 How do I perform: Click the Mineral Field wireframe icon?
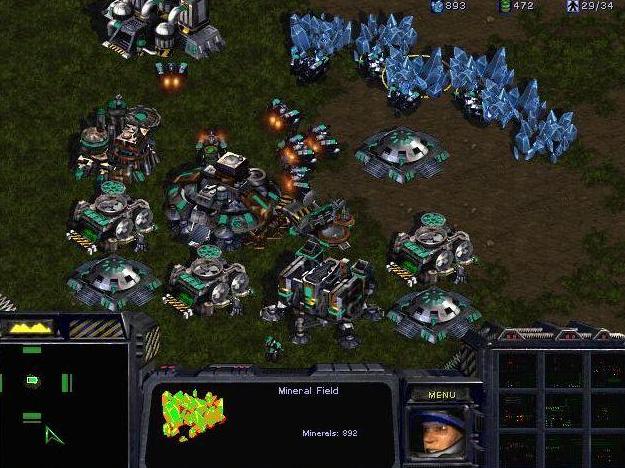pos(193,415)
